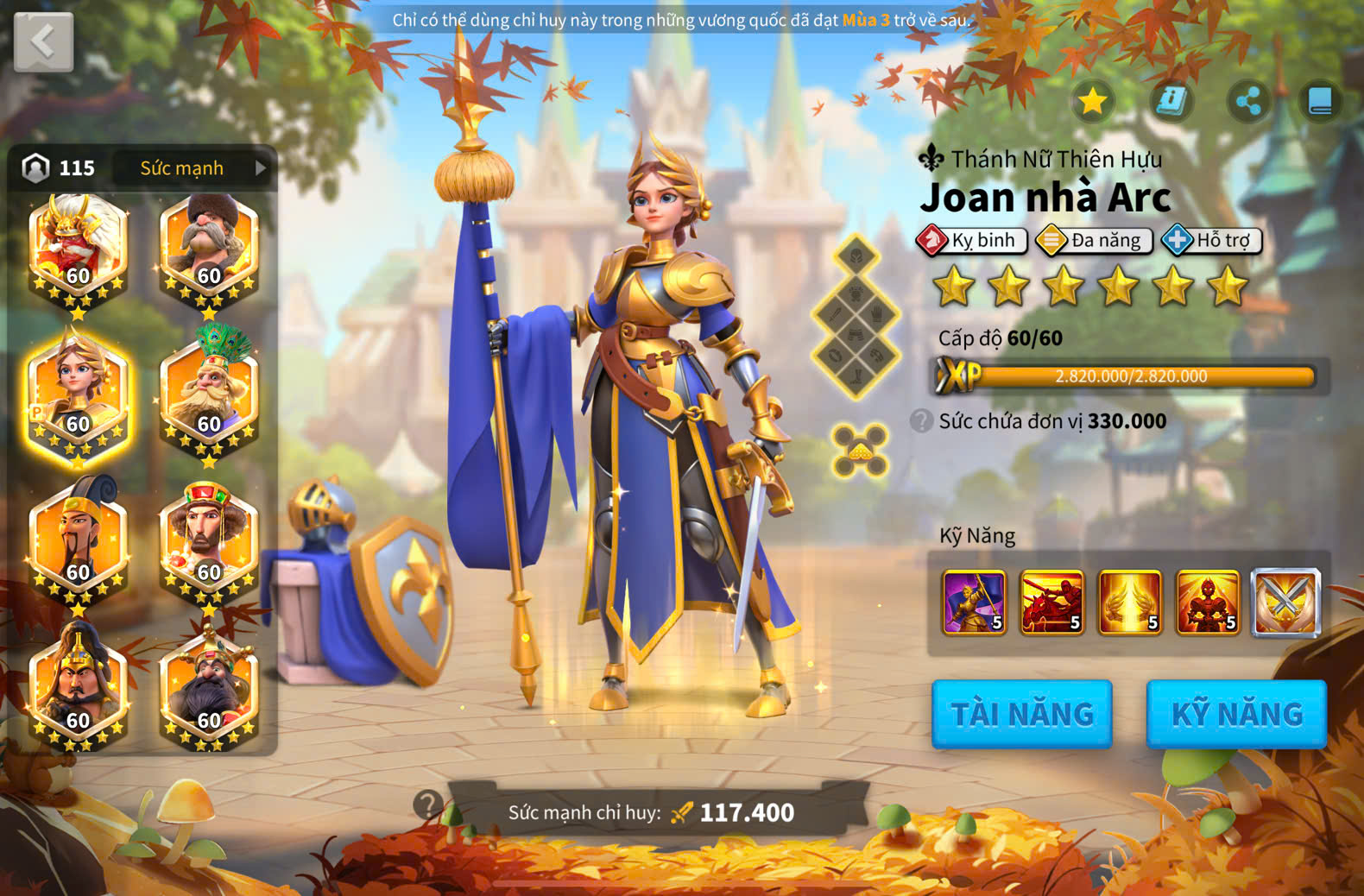Select the peacock-feather bearded commander portrait
This screenshot has width=1364, height=896.
click(x=209, y=397)
